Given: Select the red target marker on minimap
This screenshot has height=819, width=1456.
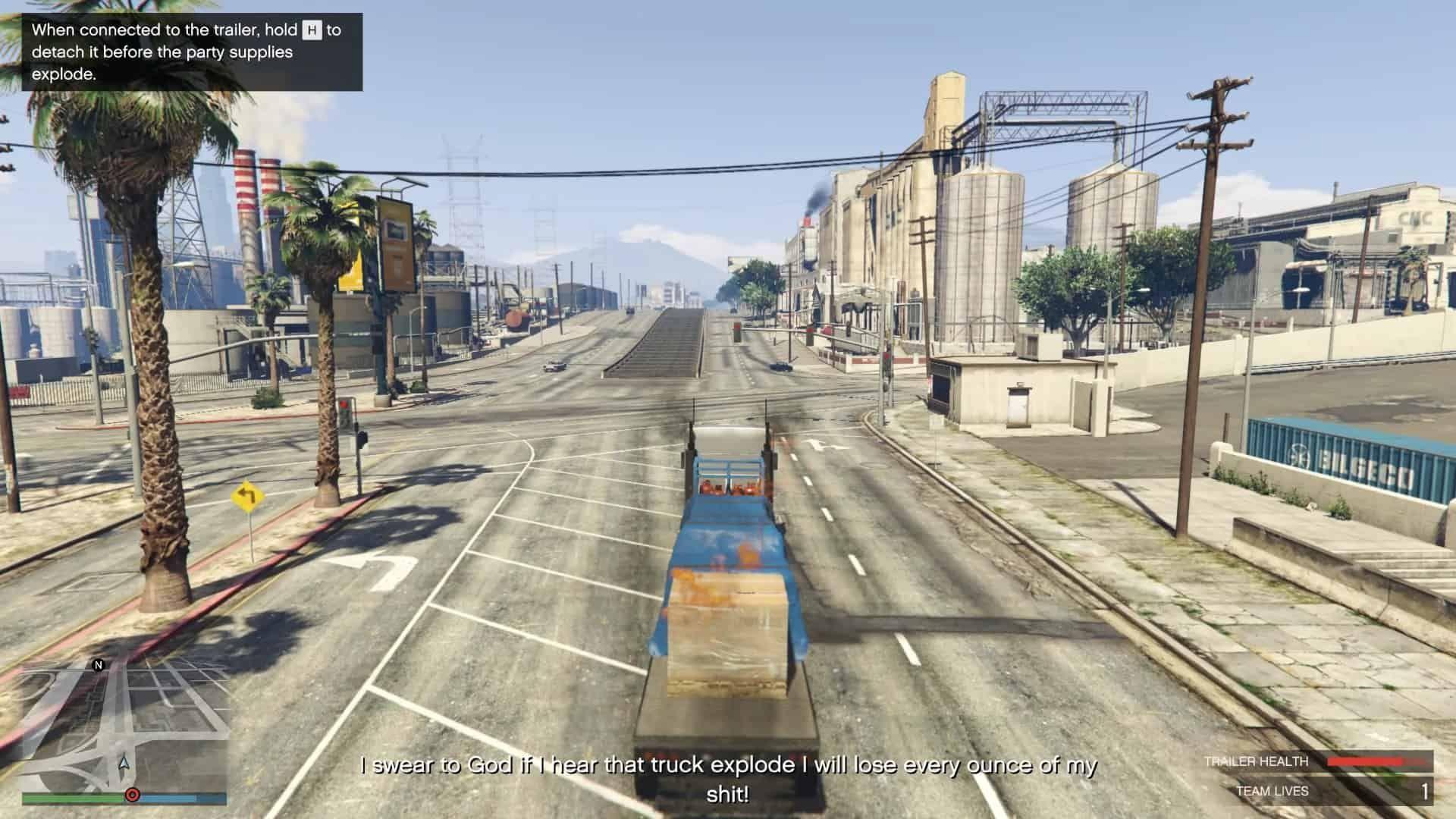Looking at the screenshot, I should click(132, 795).
